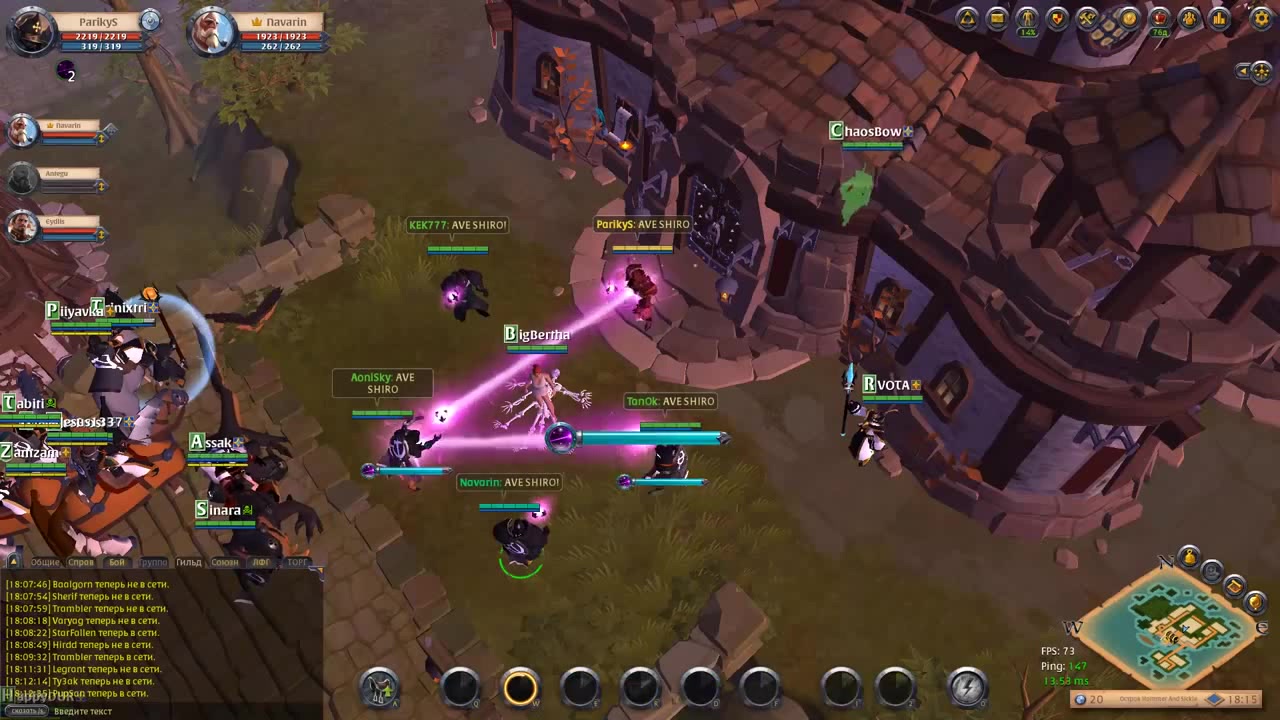Viewport: 1280px width, 720px height.
Task: Open the bar chart rankings icon
Action: point(1219,18)
